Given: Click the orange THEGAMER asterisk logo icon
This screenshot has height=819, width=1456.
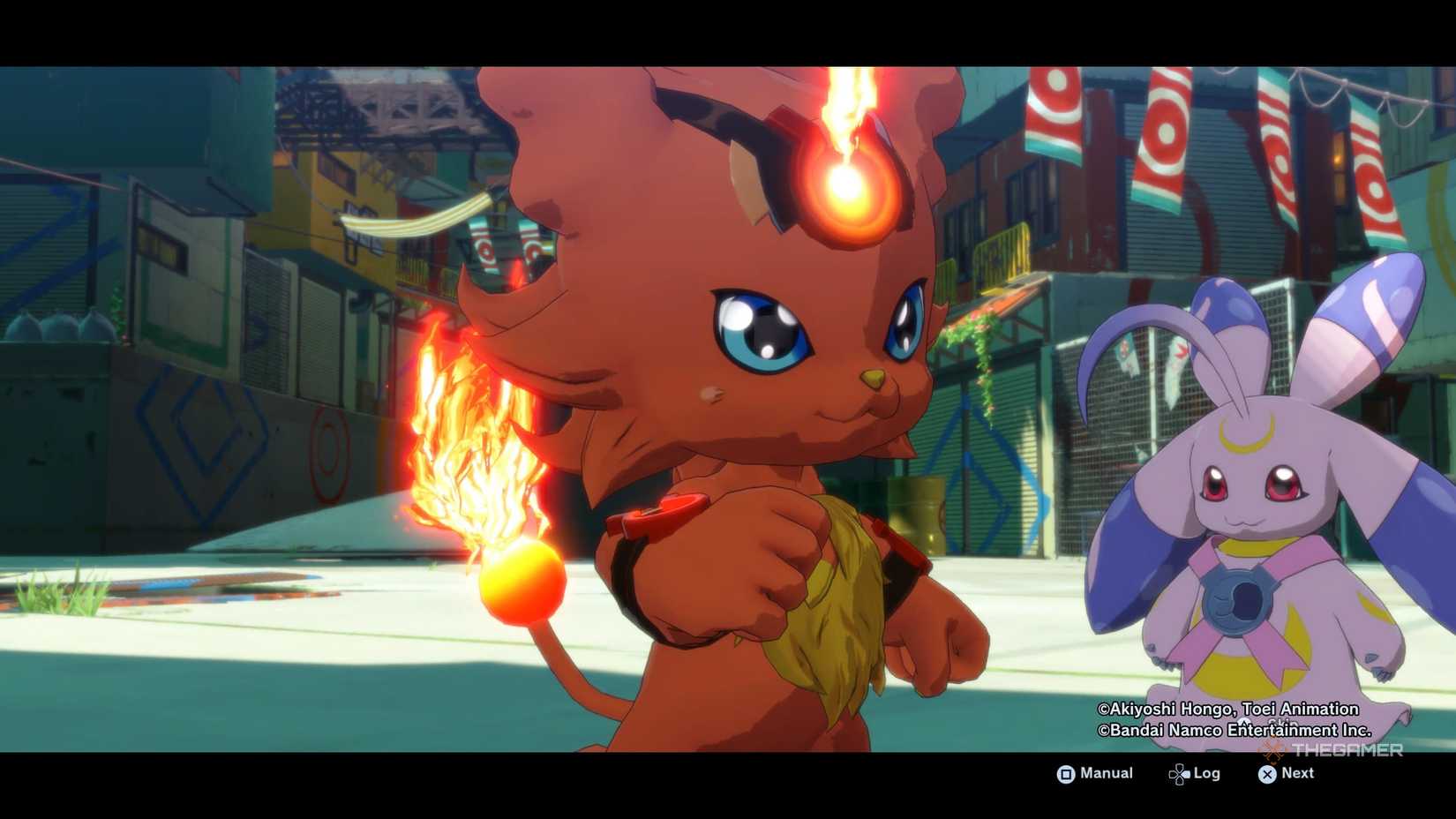Looking at the screenshot, I should (1272, 751).
